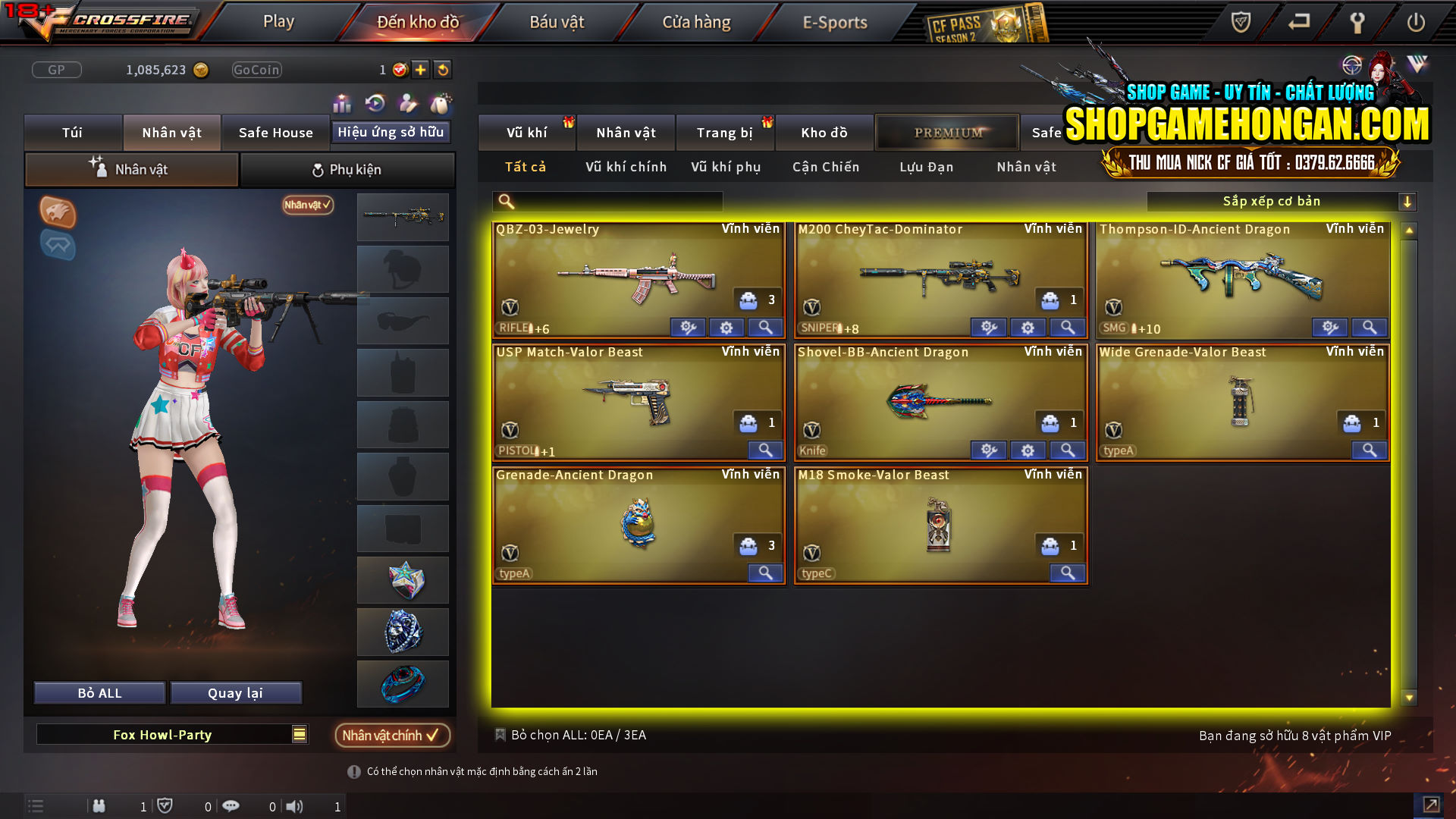
Task: Click the down arrow next to sort options
Action: coord(1408,201)
